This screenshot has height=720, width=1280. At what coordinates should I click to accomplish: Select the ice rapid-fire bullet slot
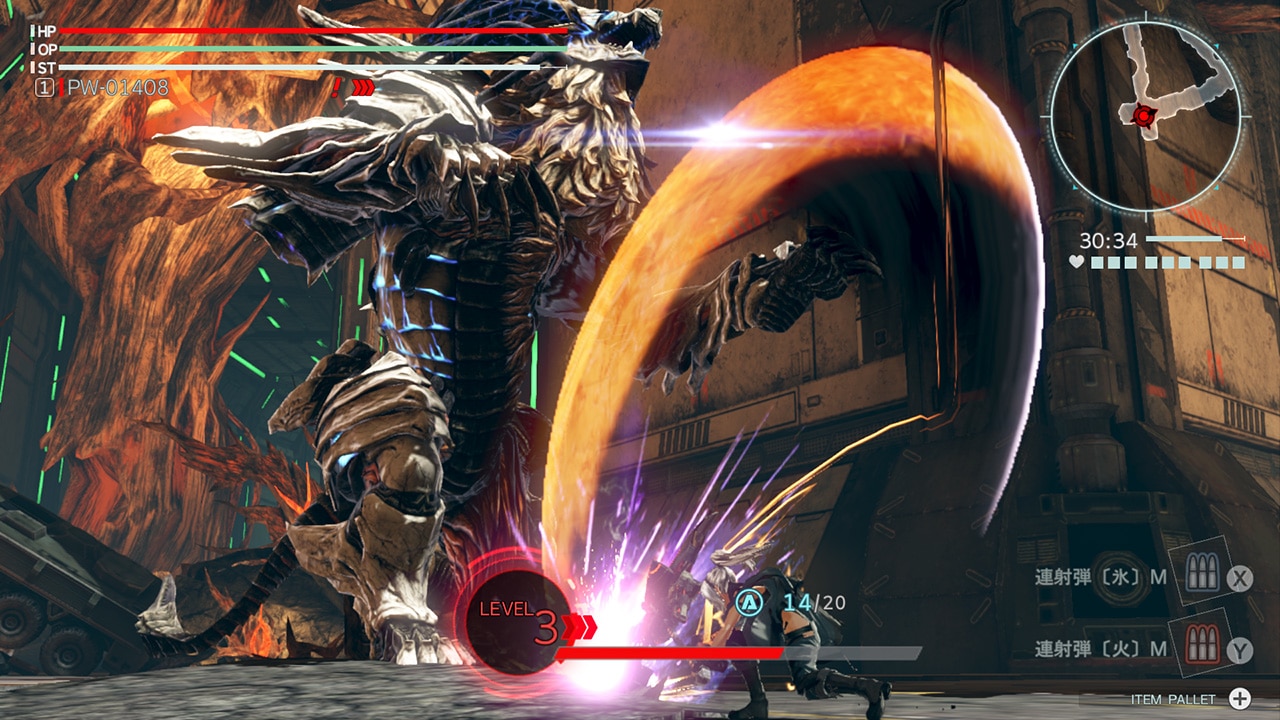(x=1199, y=573)
